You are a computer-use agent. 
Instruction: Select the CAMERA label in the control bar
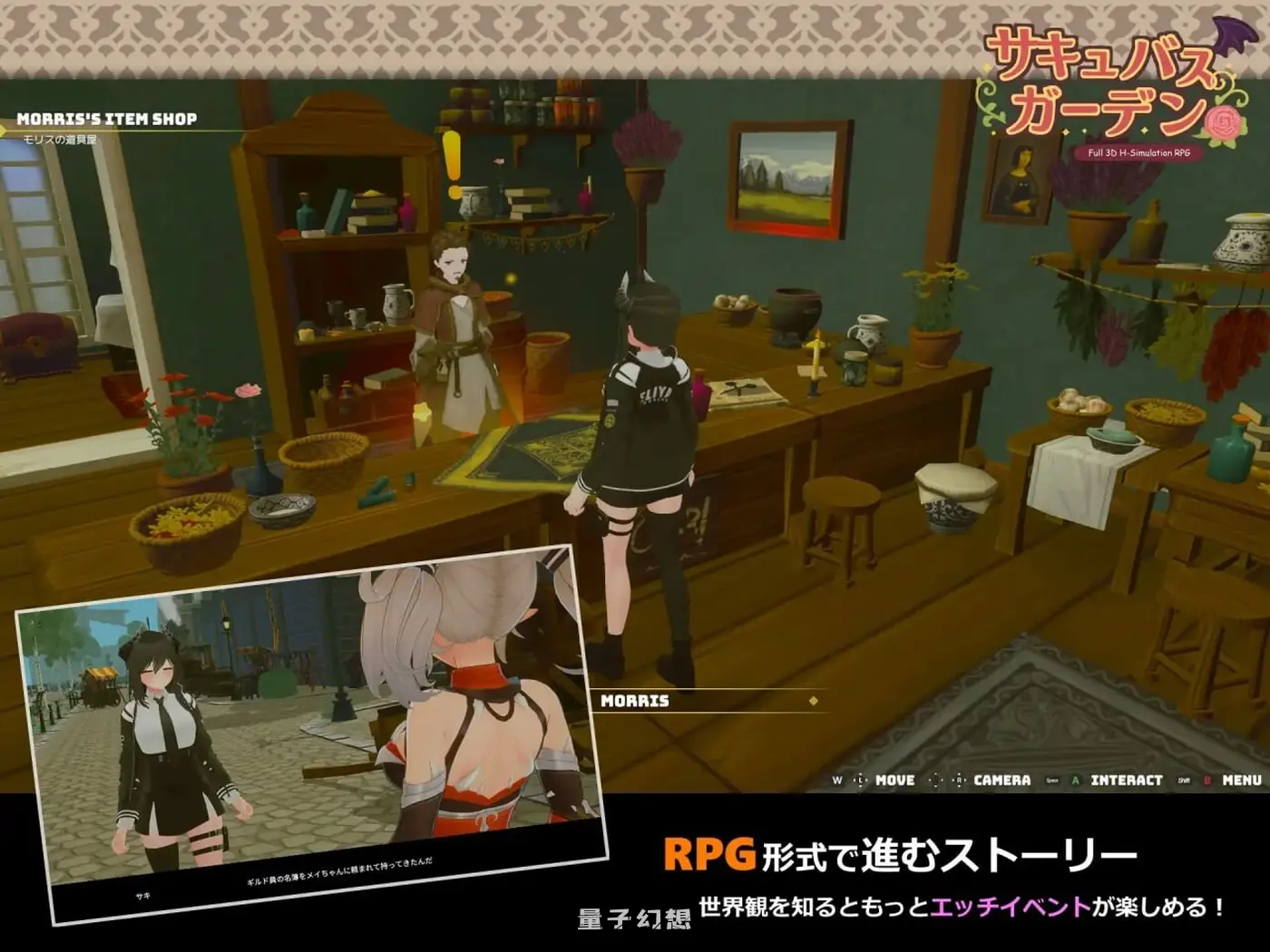[1001, 780]
